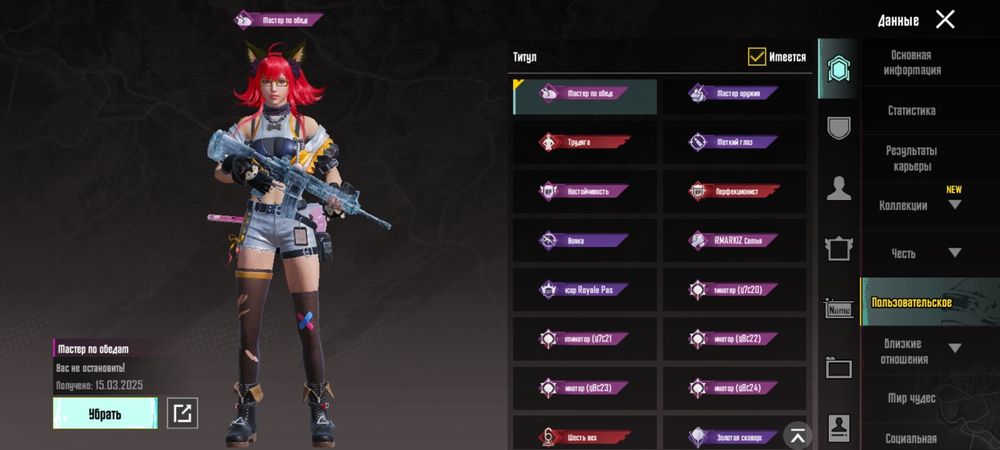Choose the Перфекционист title
This screenshot has width=1000, height=450.
(734, 190)
